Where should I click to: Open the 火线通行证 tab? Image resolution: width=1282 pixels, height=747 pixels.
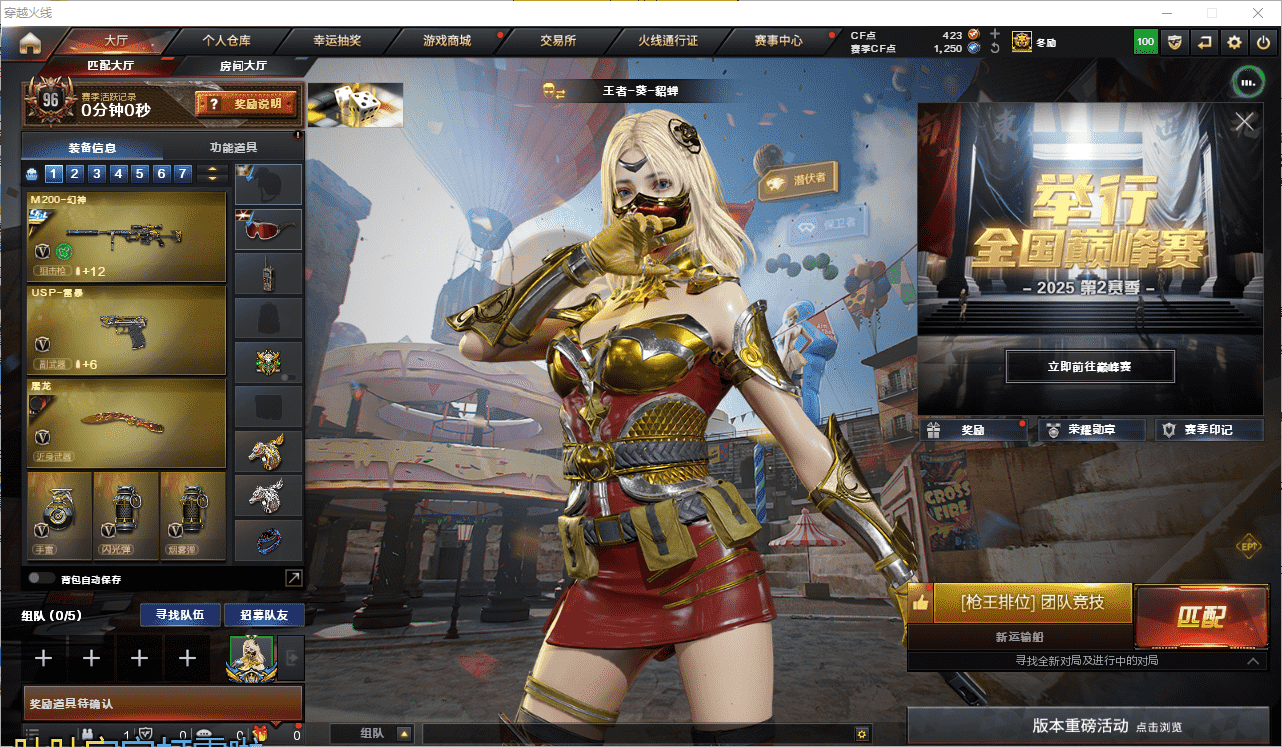[668, 41]
